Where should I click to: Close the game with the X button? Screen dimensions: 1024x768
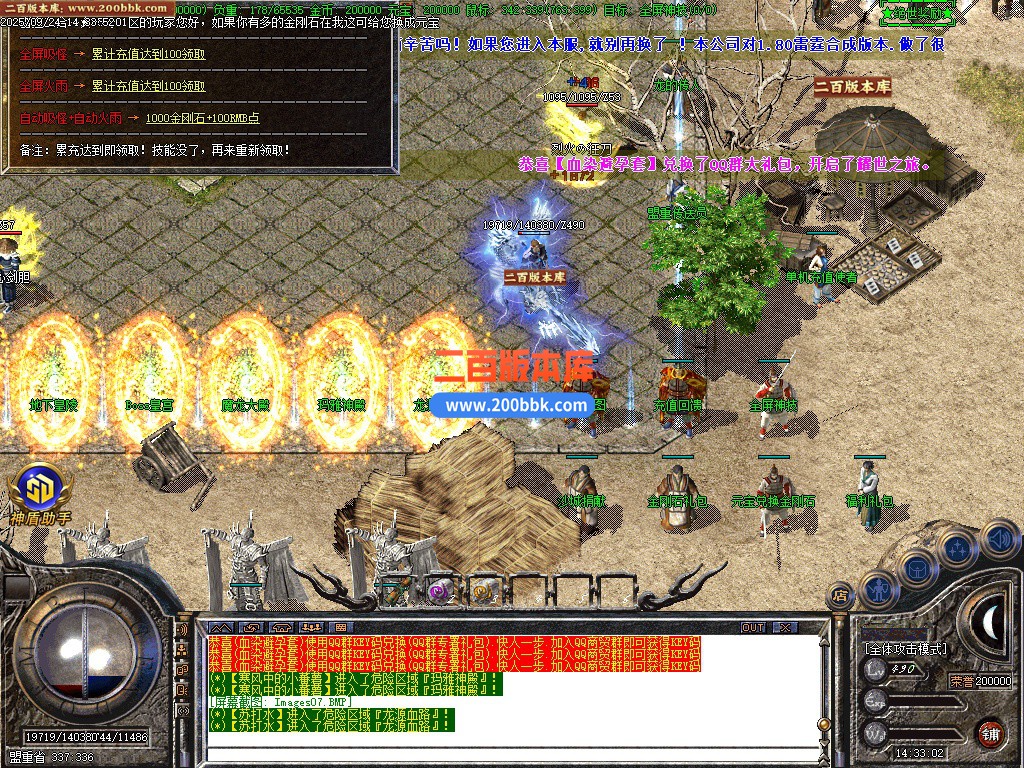[785, 627]
